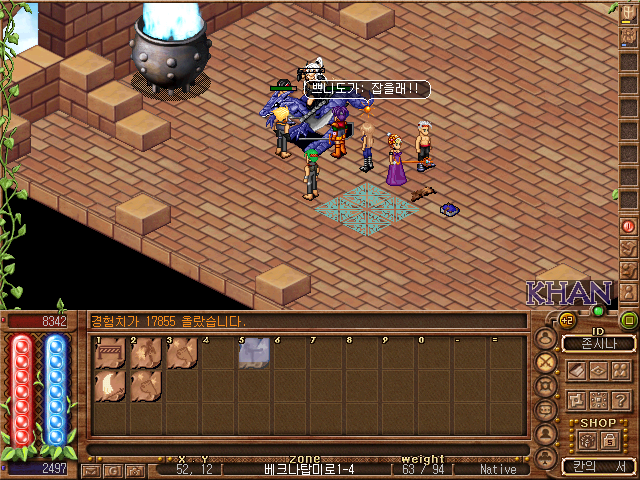Screen dimensions: 640x480
Task: Click the eye-diamond icon button
Action: click(x=600, y=370)
